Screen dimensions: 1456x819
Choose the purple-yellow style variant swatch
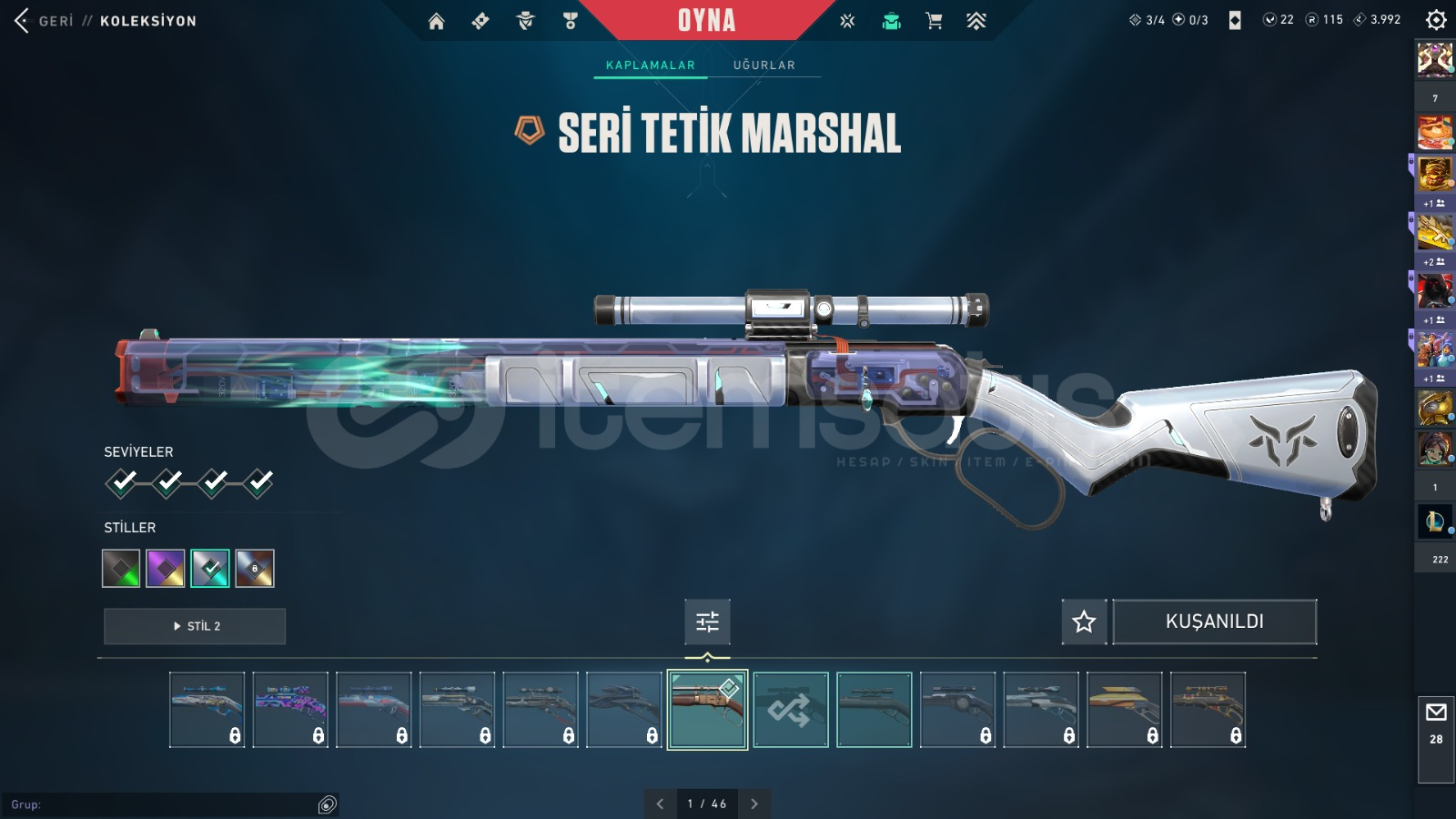pyautogui.click(x=166, y=569)
